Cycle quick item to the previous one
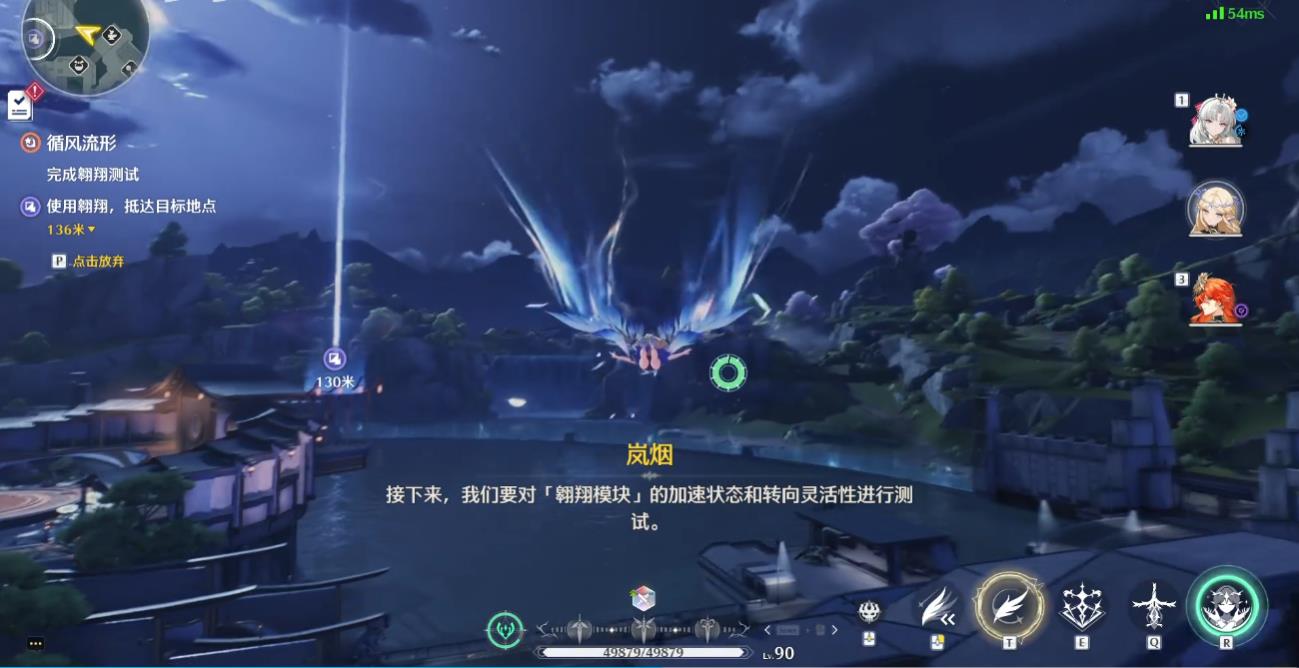The width and height of the screenshot is (1299, 668). tap(768, 630)
